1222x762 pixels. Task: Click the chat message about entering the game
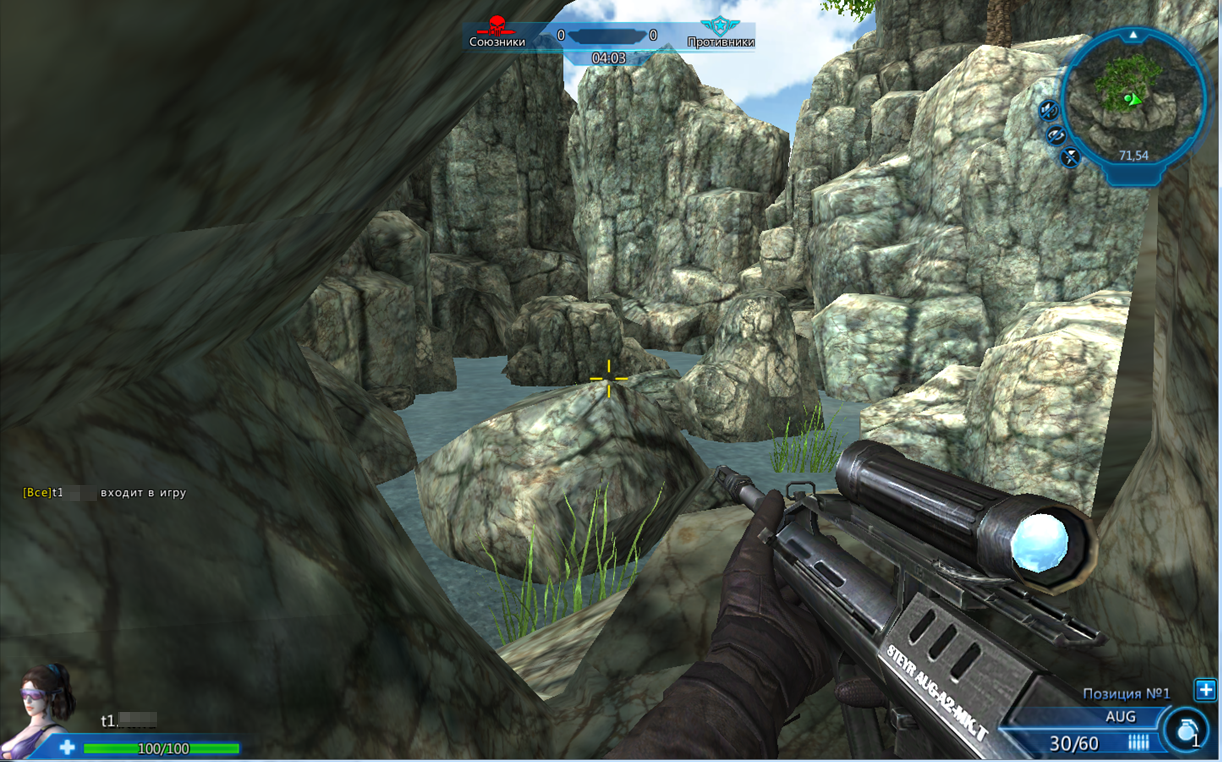click(x=105, y=493)
